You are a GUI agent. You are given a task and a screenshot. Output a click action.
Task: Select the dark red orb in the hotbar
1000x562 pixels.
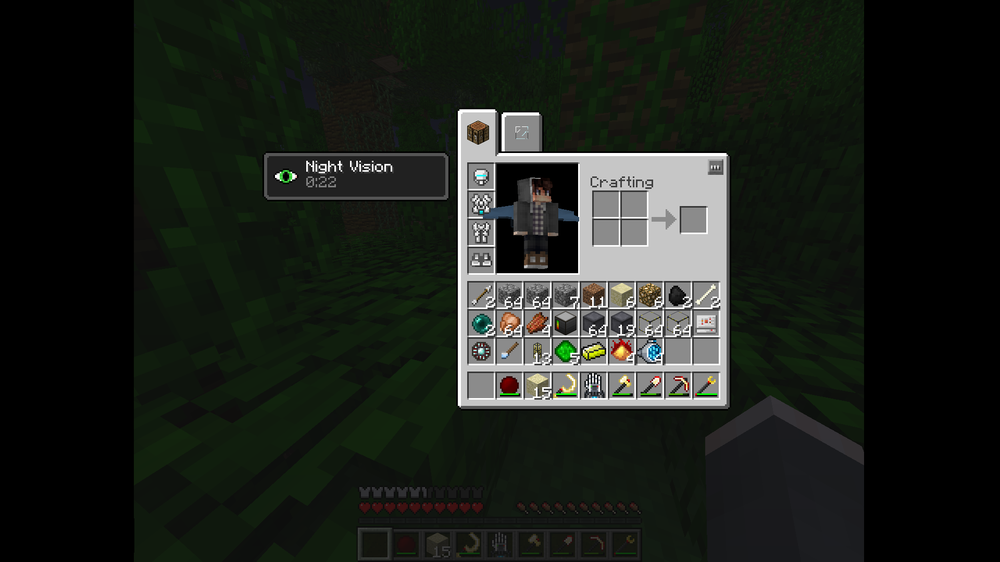[x=509, y=385]
